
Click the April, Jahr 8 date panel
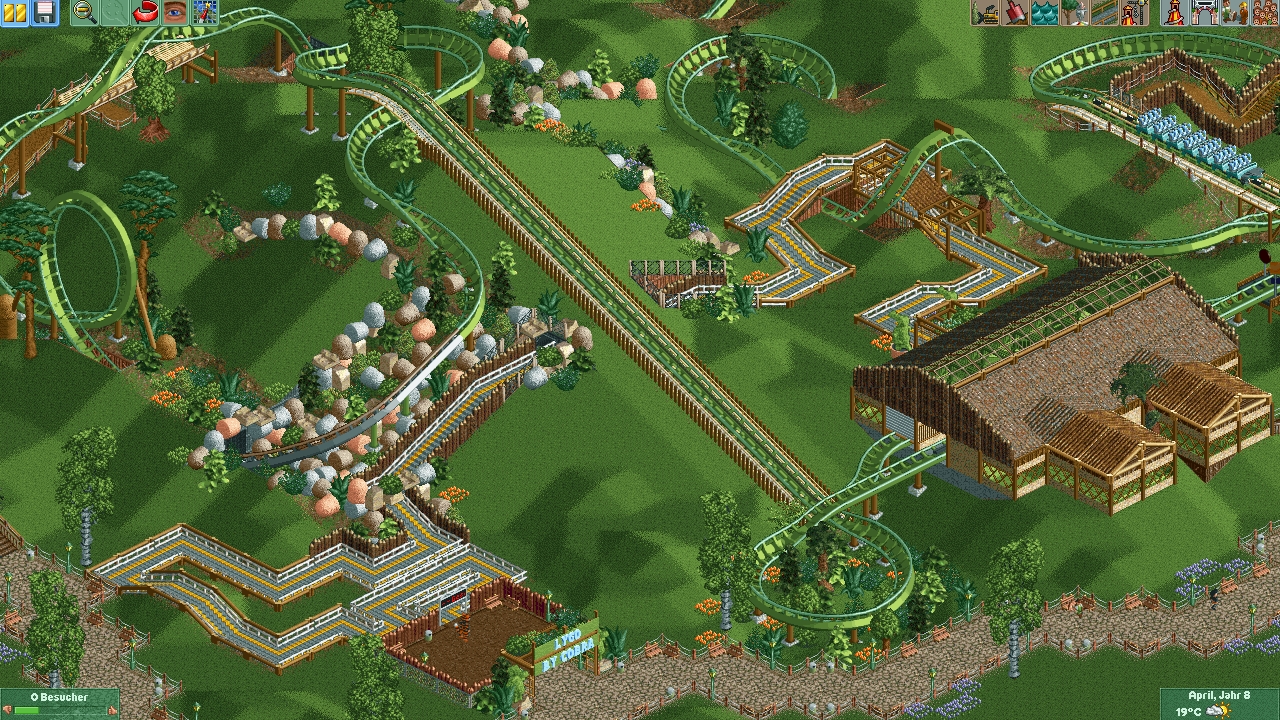(1219, 703)
